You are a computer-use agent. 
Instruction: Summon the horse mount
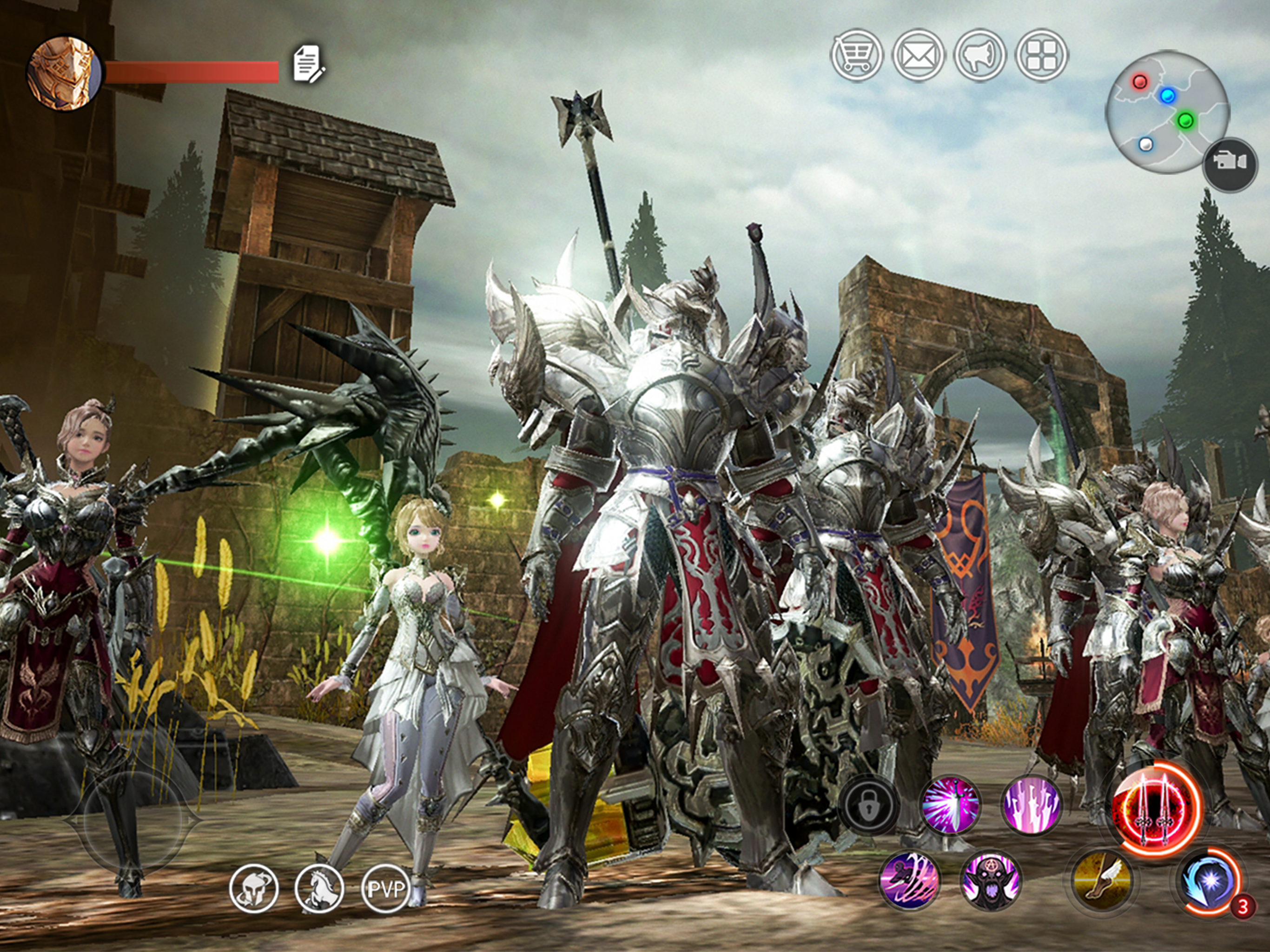coord(319,888)
